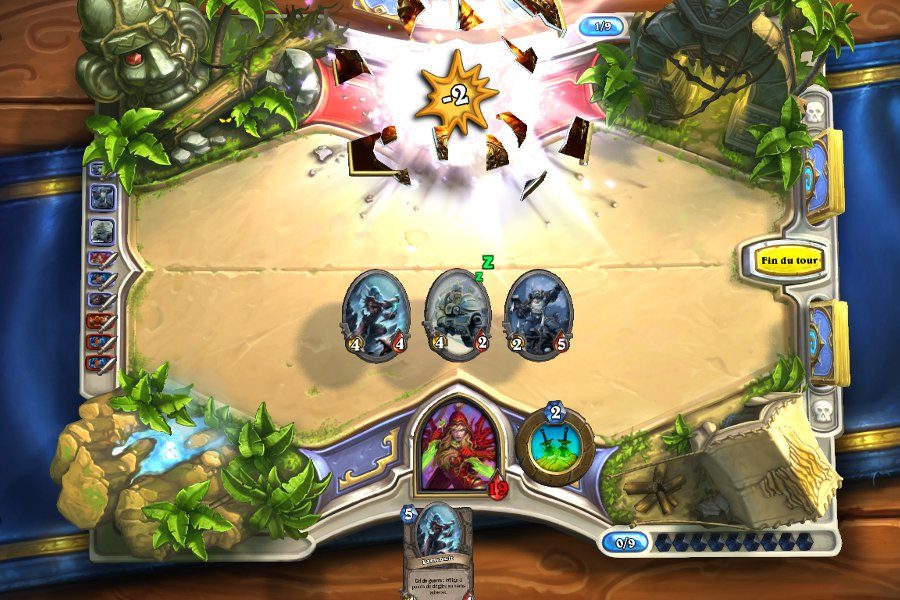This screenshot has width=900, height=600.
Task: Select the 2/5 minion on the board
Action: pyautogui.click(x=538, y=314)
